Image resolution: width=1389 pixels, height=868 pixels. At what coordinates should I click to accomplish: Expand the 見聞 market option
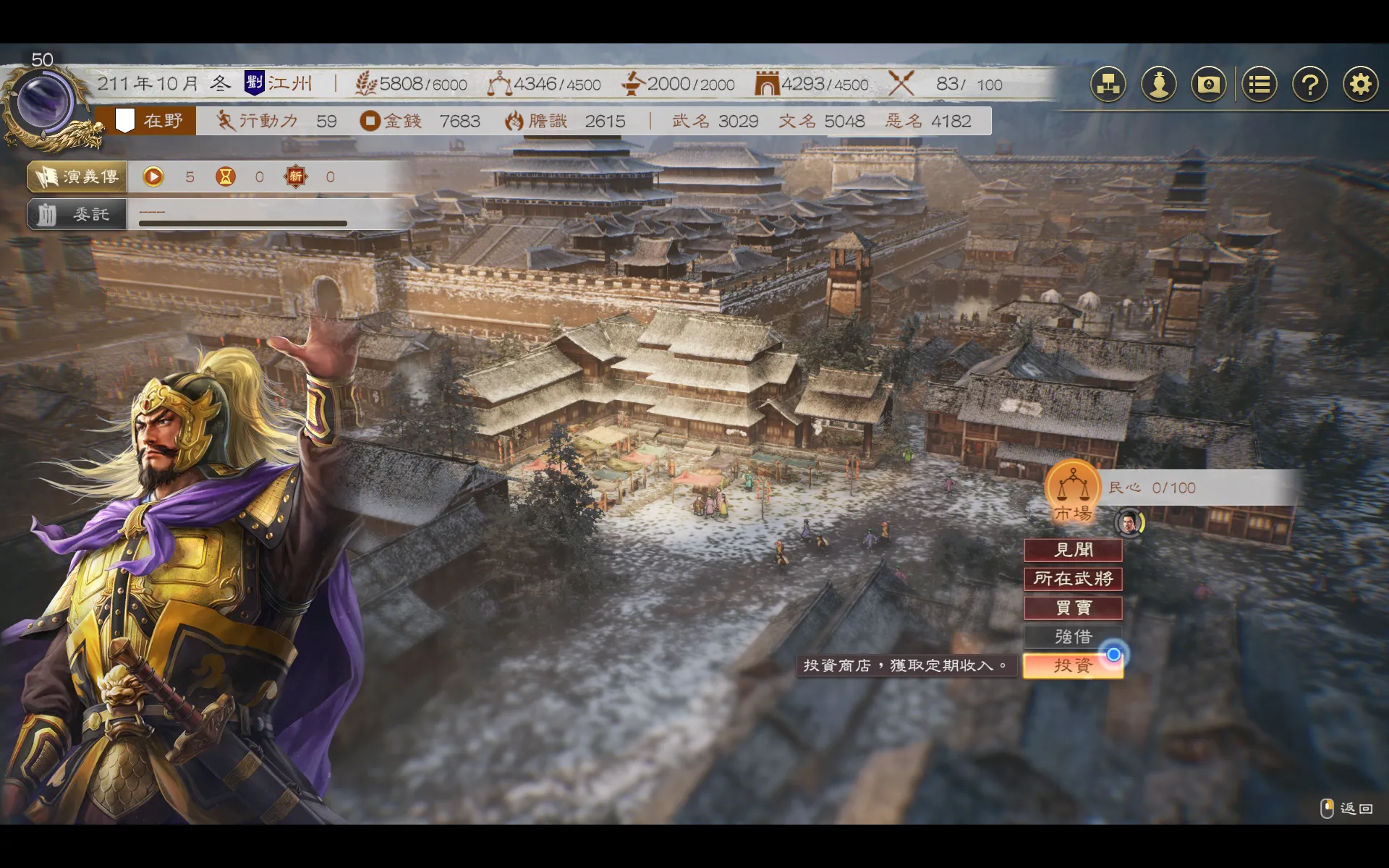click(x=1073, y=550)
